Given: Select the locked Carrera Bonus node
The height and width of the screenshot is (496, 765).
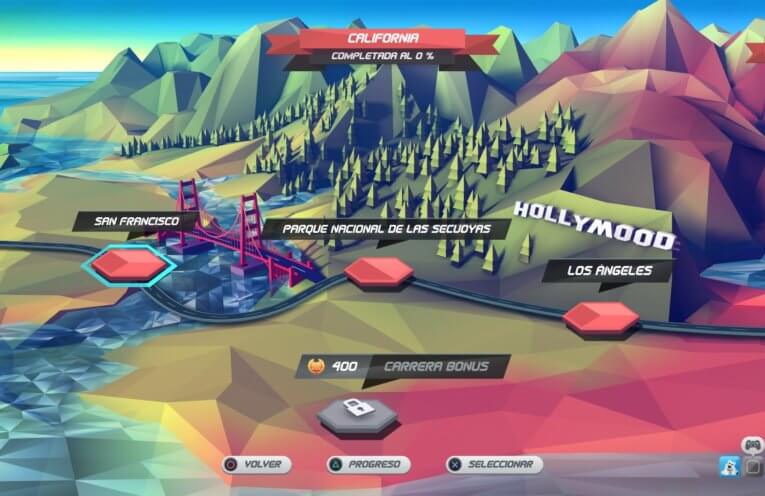Looking at the screenshot, I should tap(356, 412).
